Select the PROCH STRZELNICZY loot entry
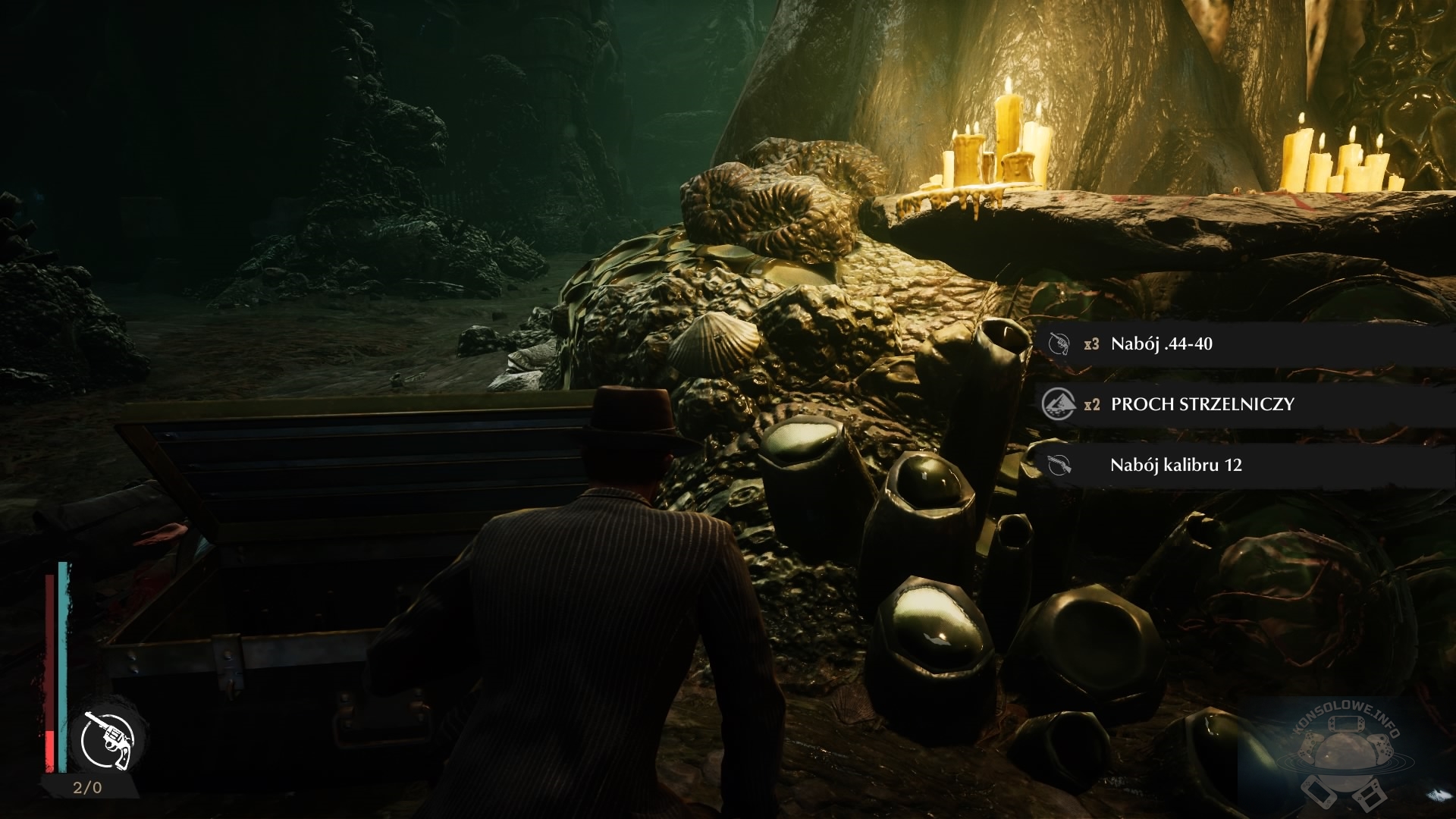Image resolution: width=1456 pixels, height=819 pixels. pyautogui.click(x=1202, y=404)
